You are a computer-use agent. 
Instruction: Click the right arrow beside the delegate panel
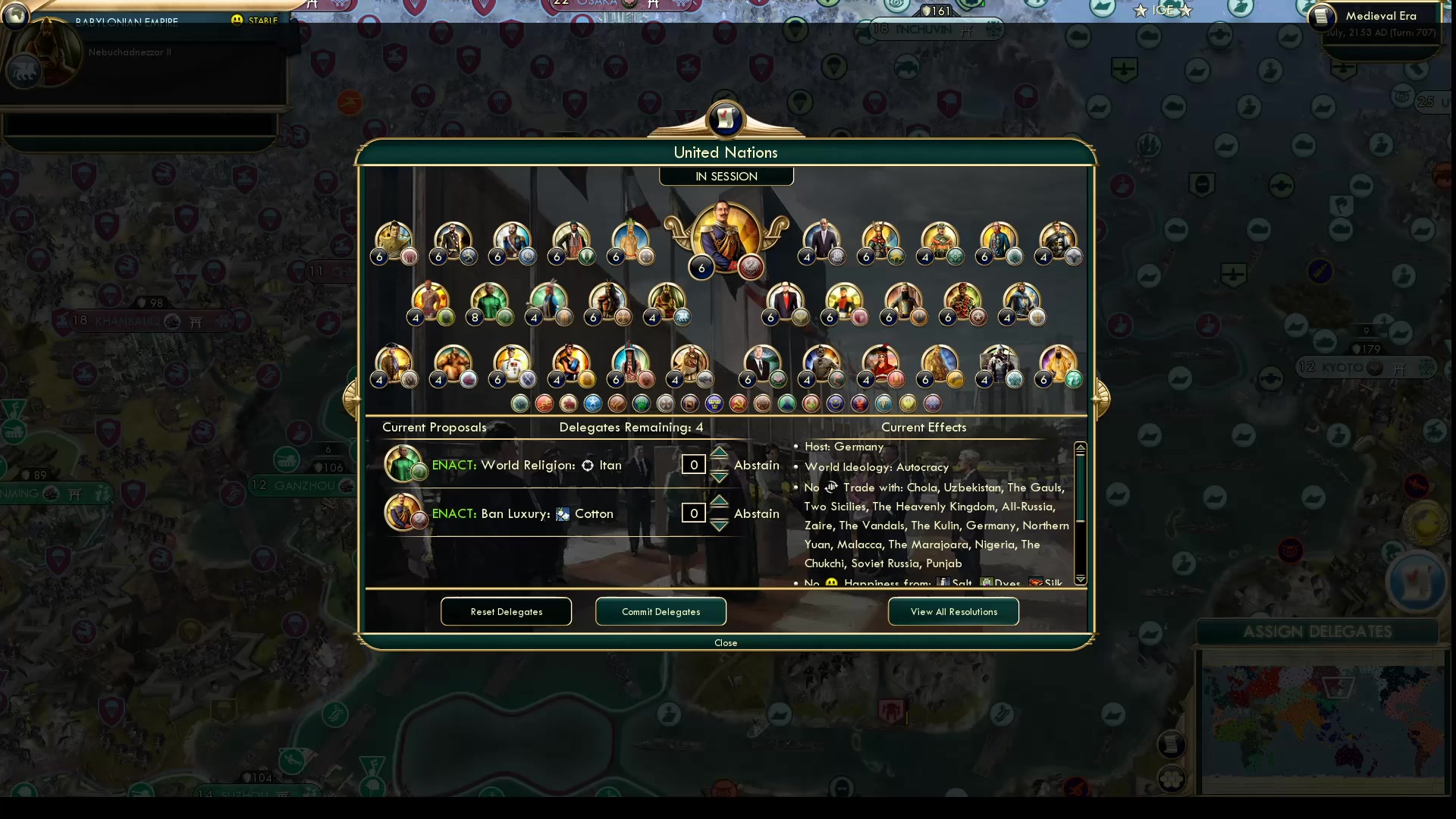pyautogui.click(x=1101, y=400)
